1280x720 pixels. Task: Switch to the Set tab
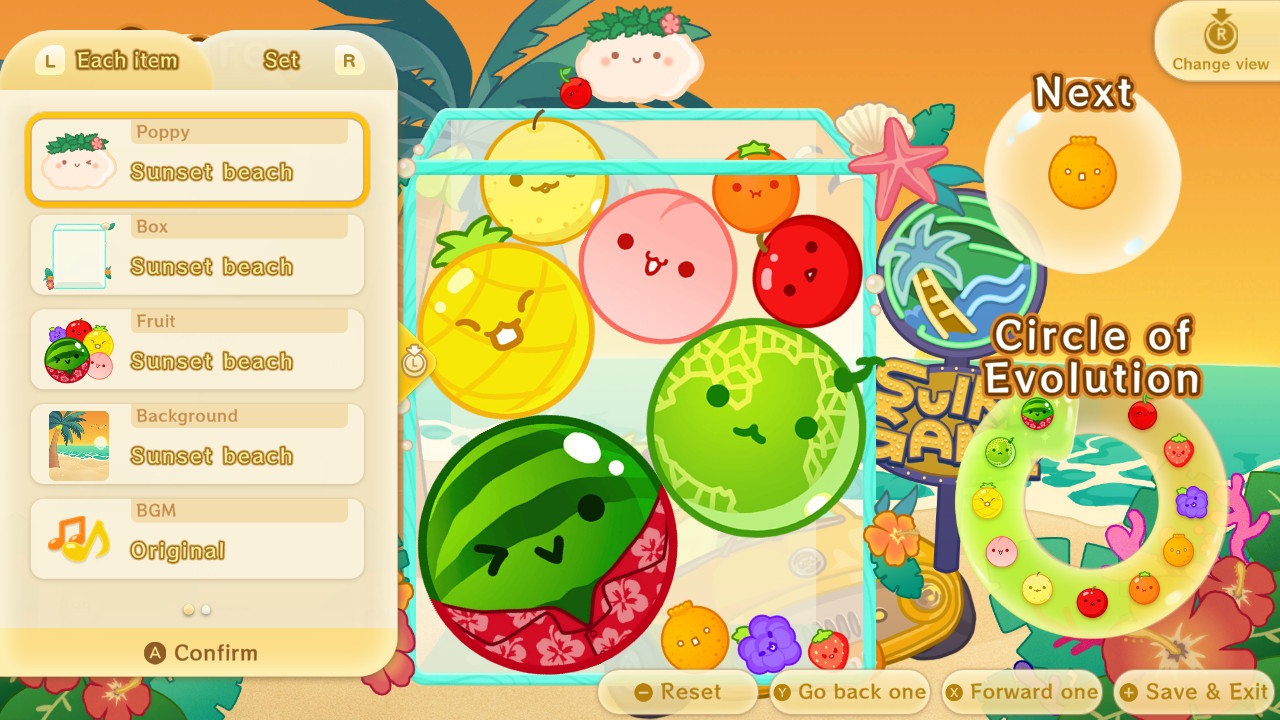280,60
